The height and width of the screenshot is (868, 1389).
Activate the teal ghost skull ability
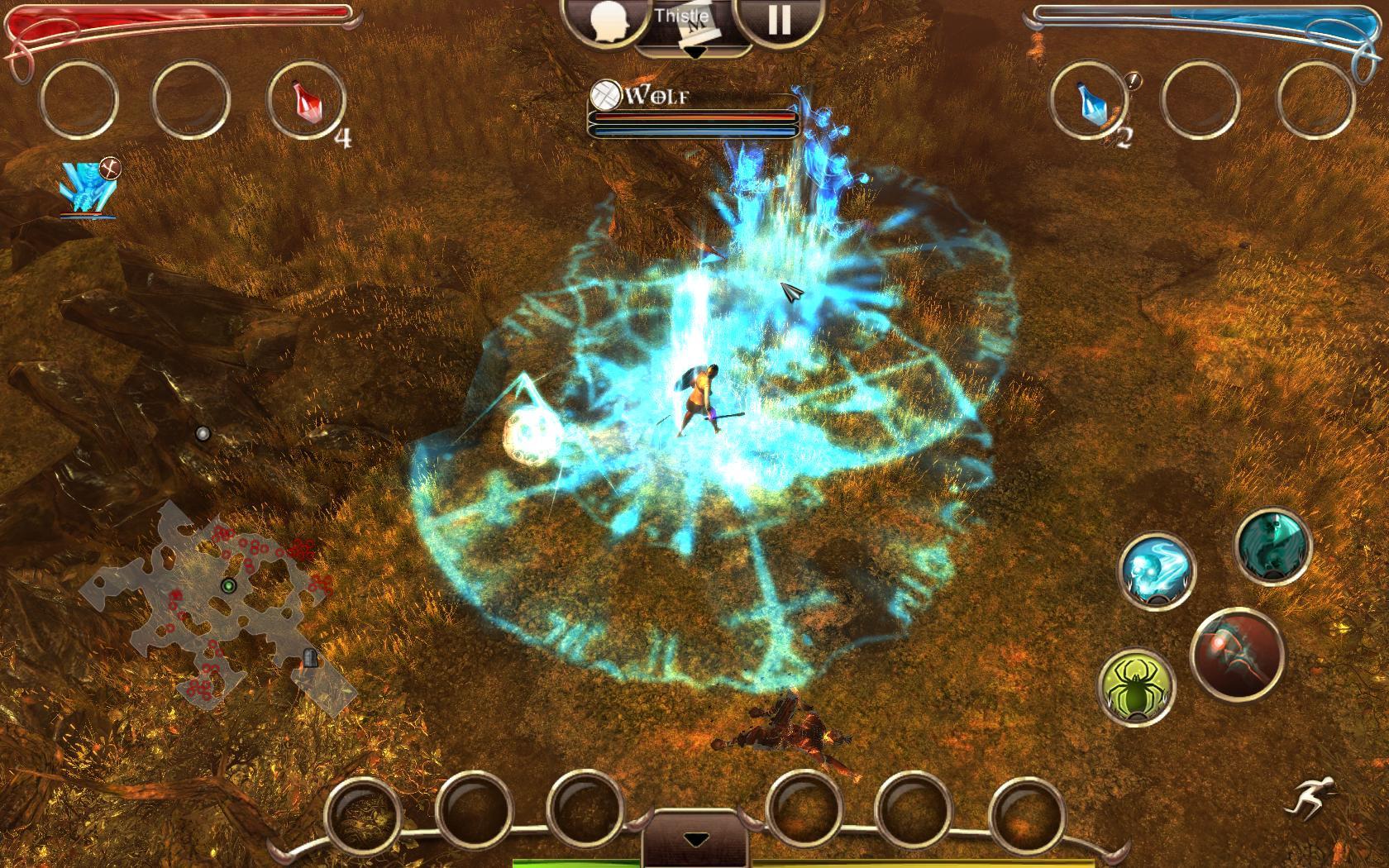click(1273, 546)
